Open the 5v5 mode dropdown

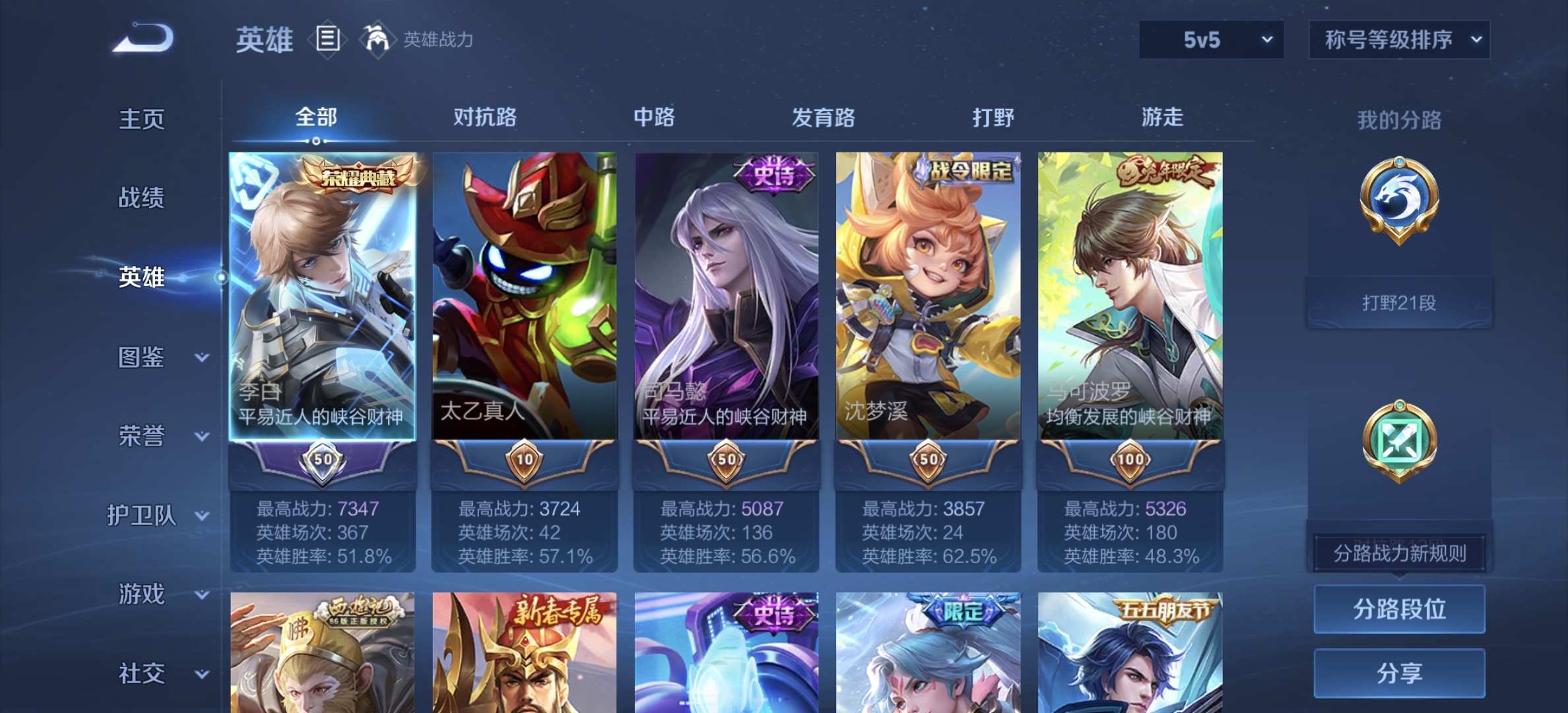[1211, 39]
